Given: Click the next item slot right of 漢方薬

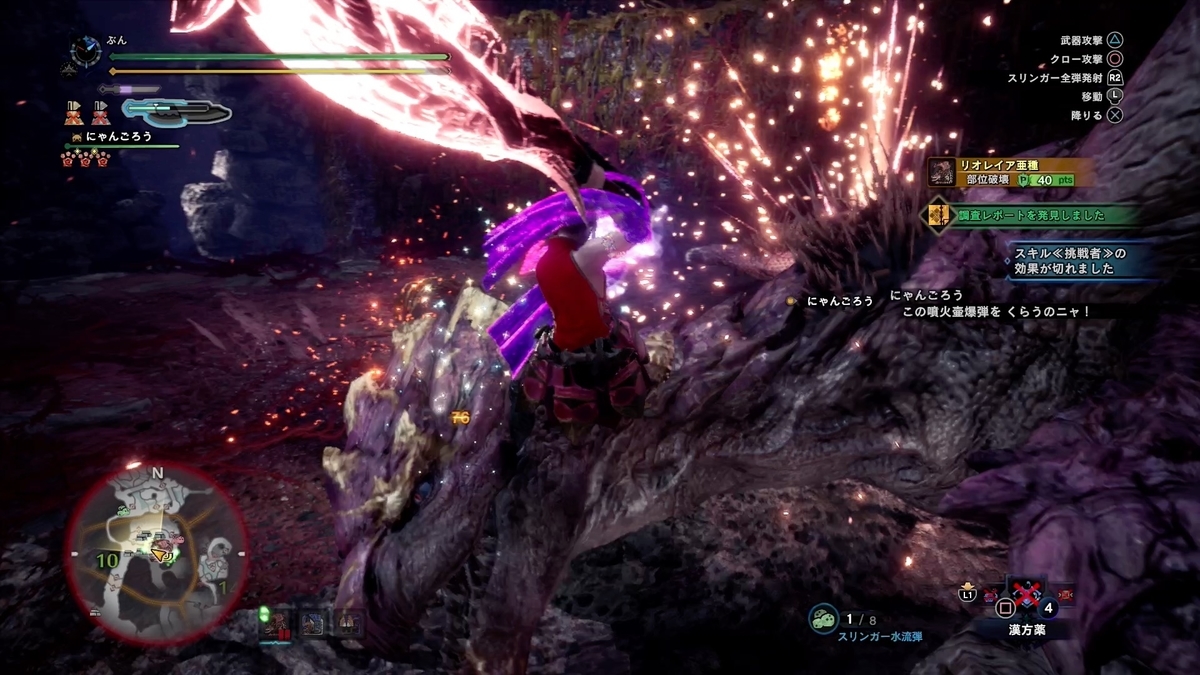Looking at the screenshot, I should 1063,597.
